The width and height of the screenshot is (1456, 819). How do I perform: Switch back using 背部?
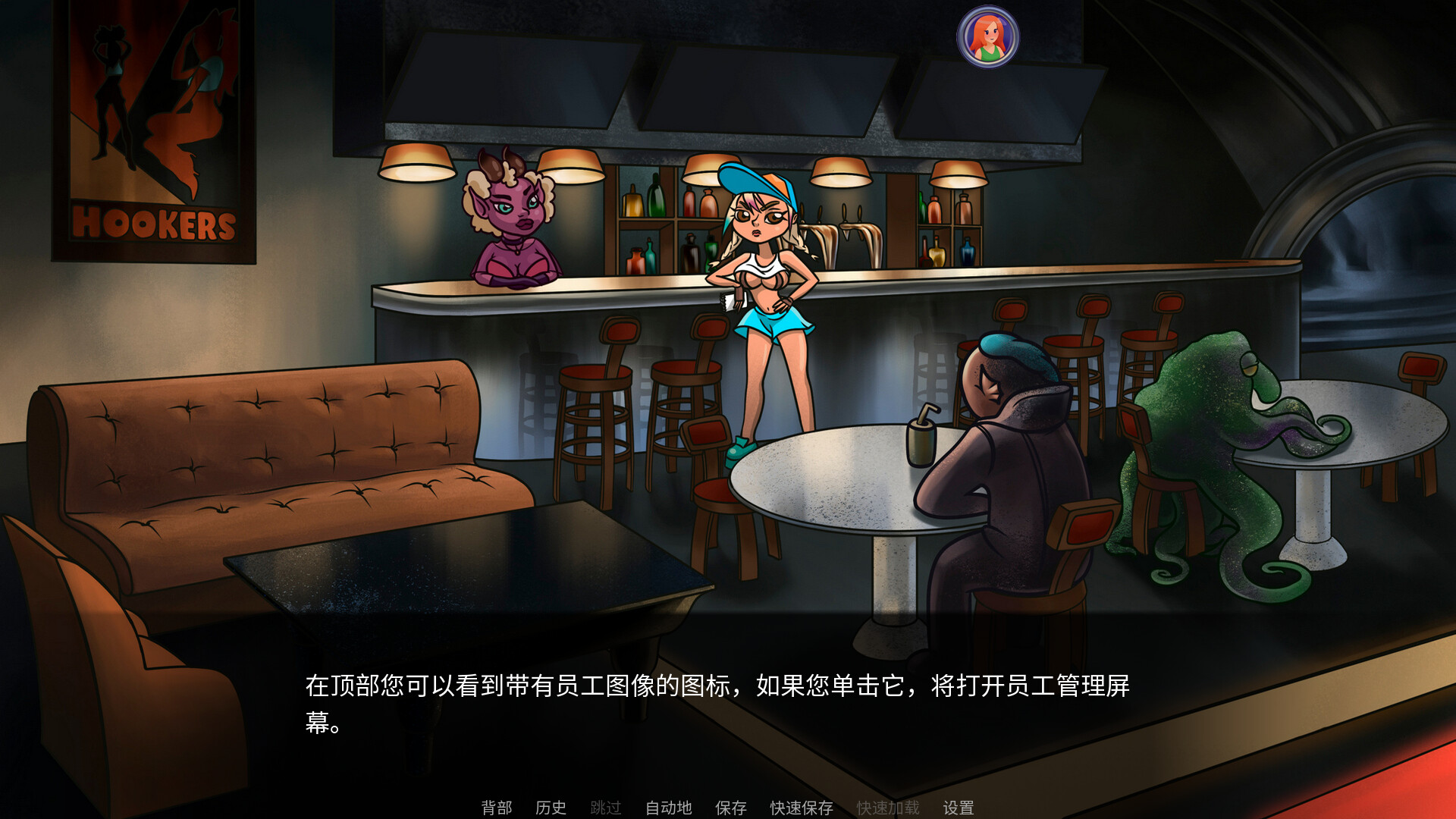coord(497,808)
